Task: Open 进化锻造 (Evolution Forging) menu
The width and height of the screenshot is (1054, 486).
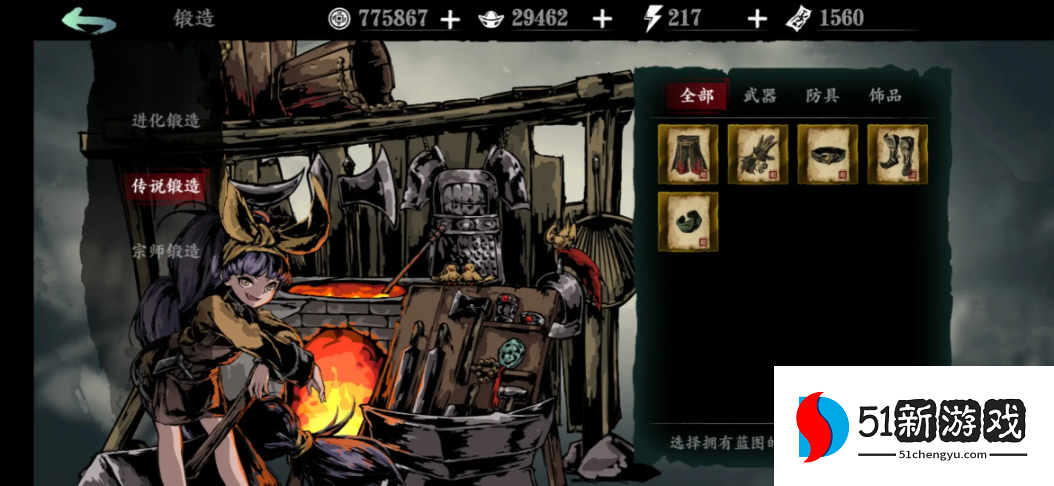Action: point(166,121)
